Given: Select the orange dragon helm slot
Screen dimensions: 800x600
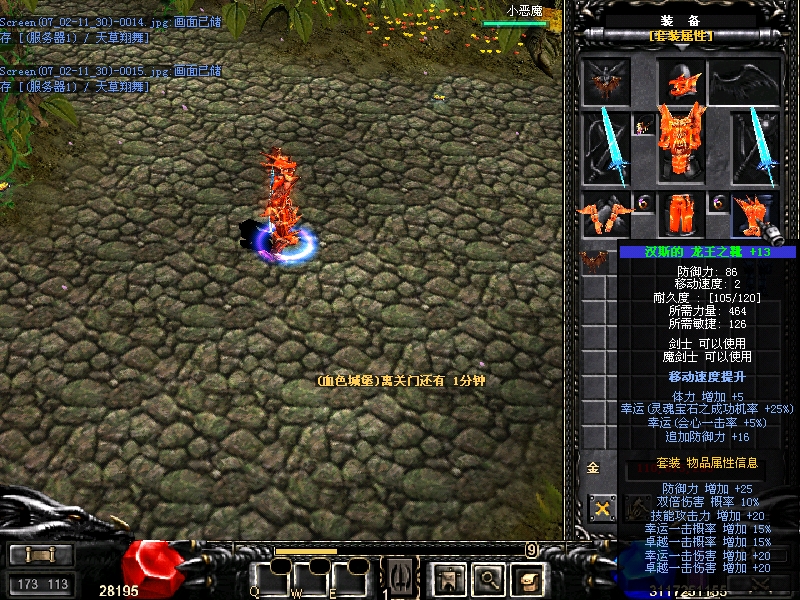Looking at the screenshot, I should [x=682, y=82].
